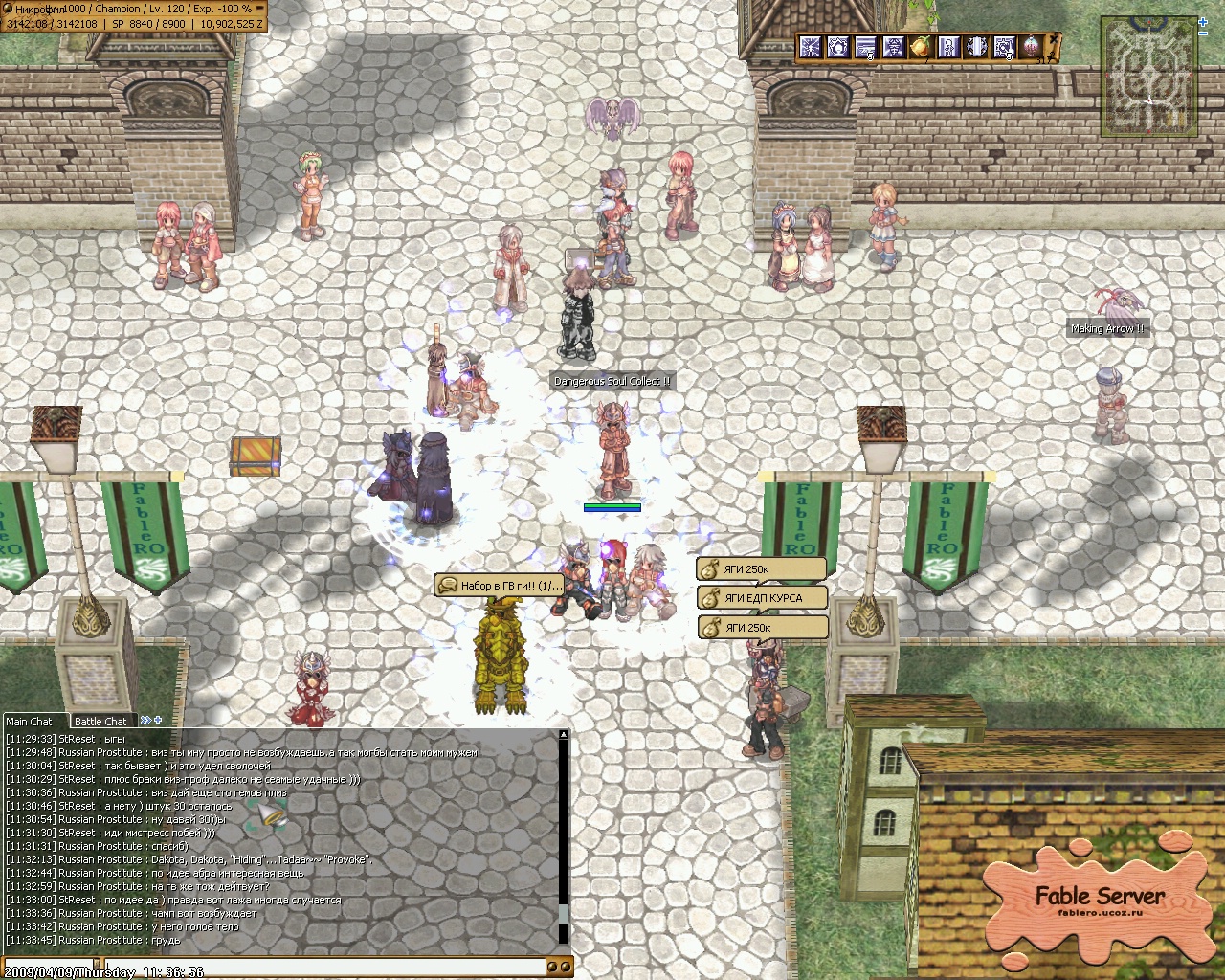Screen dimensions: 1225x980
Task: Activate the standing figure skill icon
Action: [948, 47]
